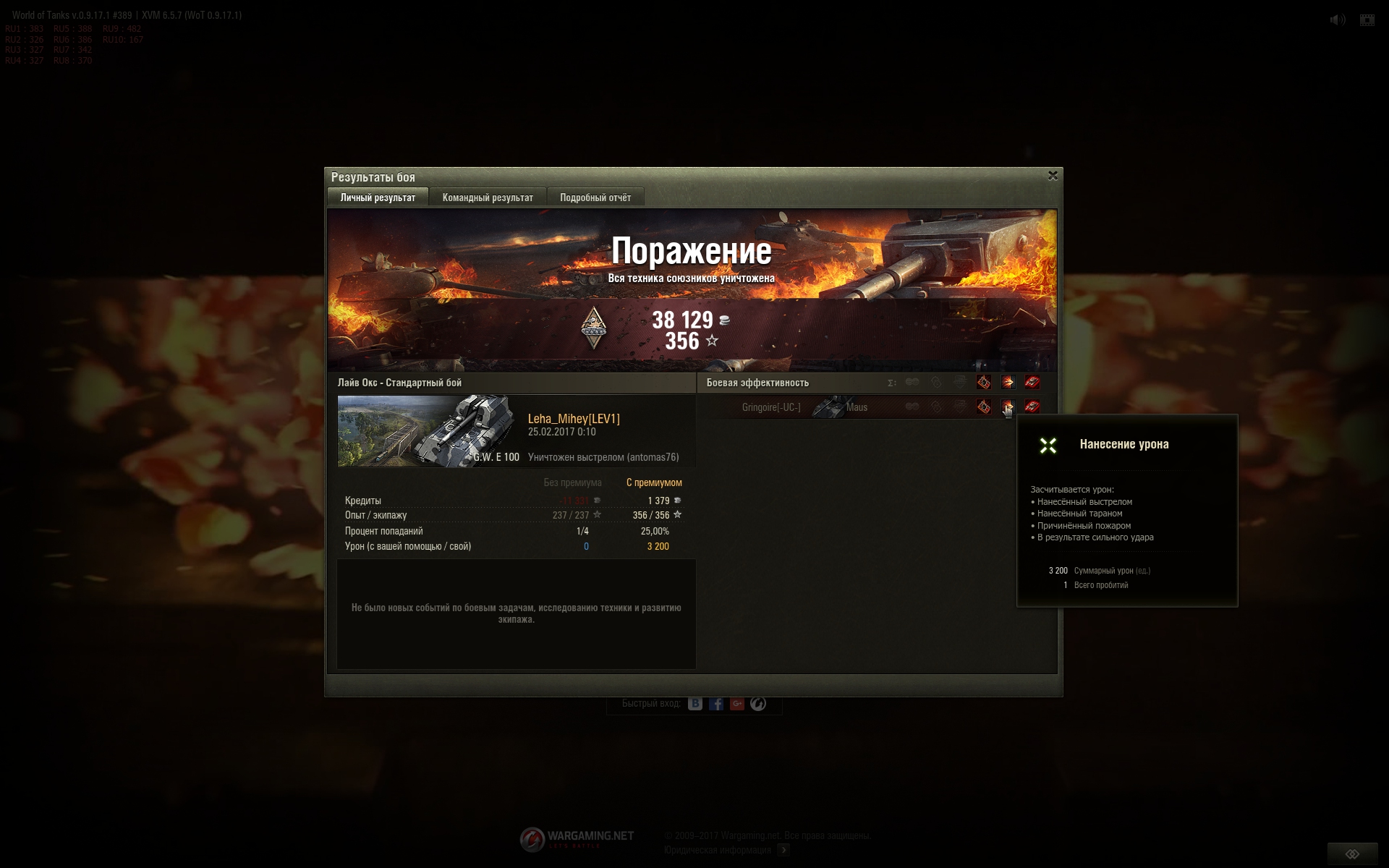The width and height of the screenshot is (1389, 868).
Task: Toggle sound with the speaker icon
Action: [x=1338, y=20]
